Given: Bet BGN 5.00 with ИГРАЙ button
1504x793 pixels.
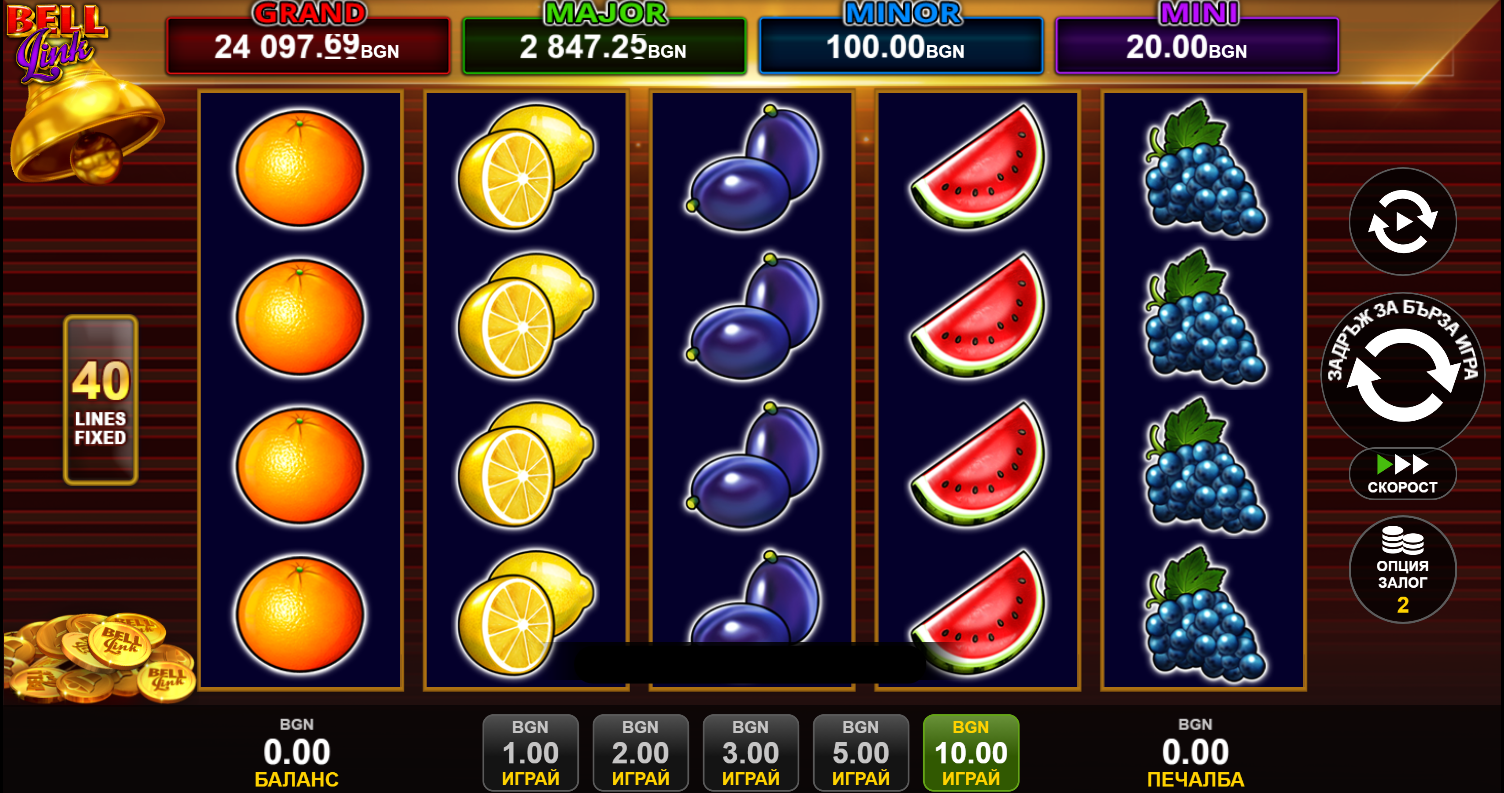Looking at the screenshot, I should pyautogui.click(x=860, y=752).
